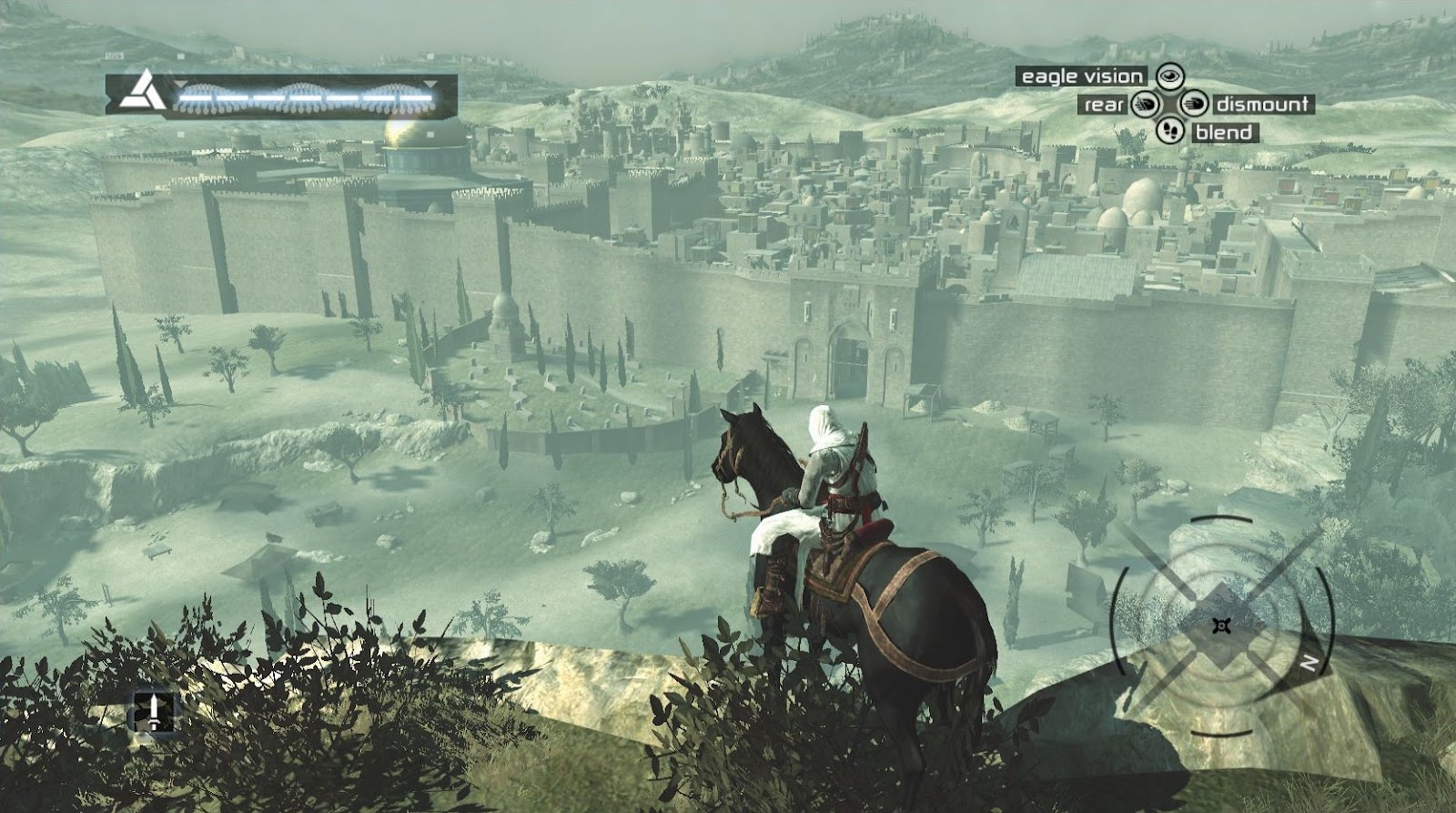Expand the left chevron on the sync bar
The image size is (1456, 813).
[x=108, y=98]
